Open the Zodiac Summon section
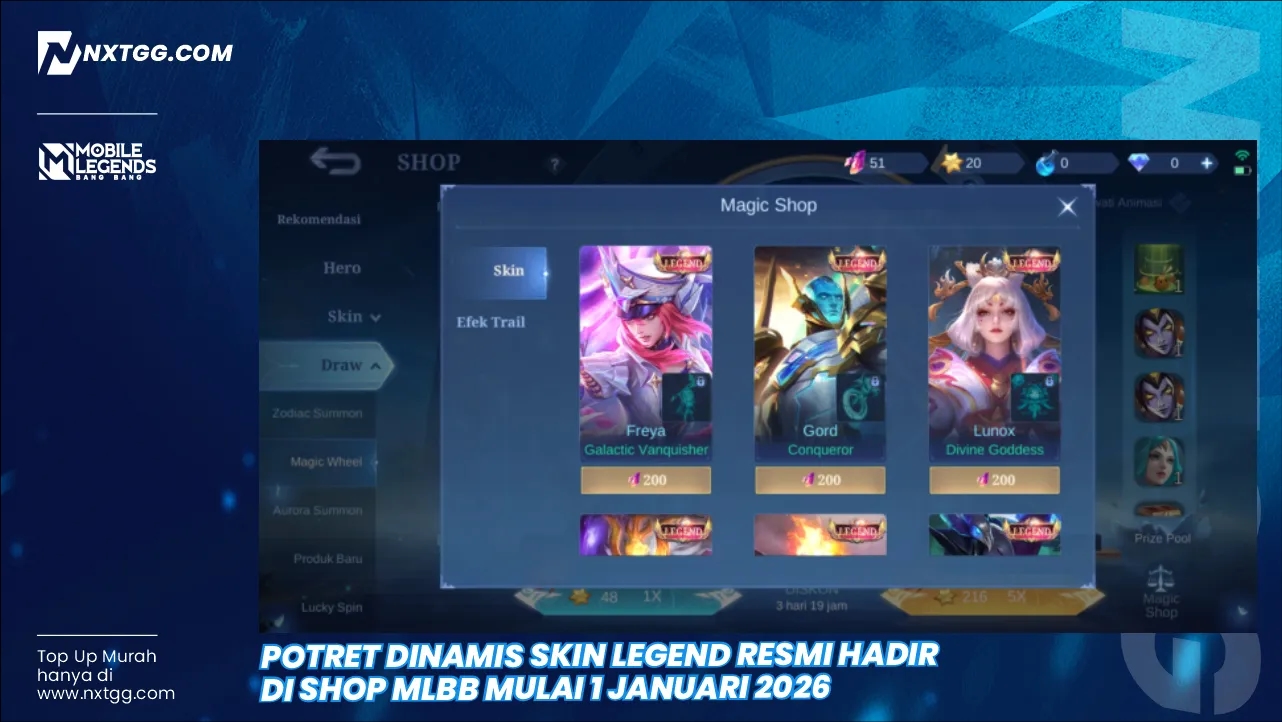Viewport: 1282px width, 722px height. 316,413
